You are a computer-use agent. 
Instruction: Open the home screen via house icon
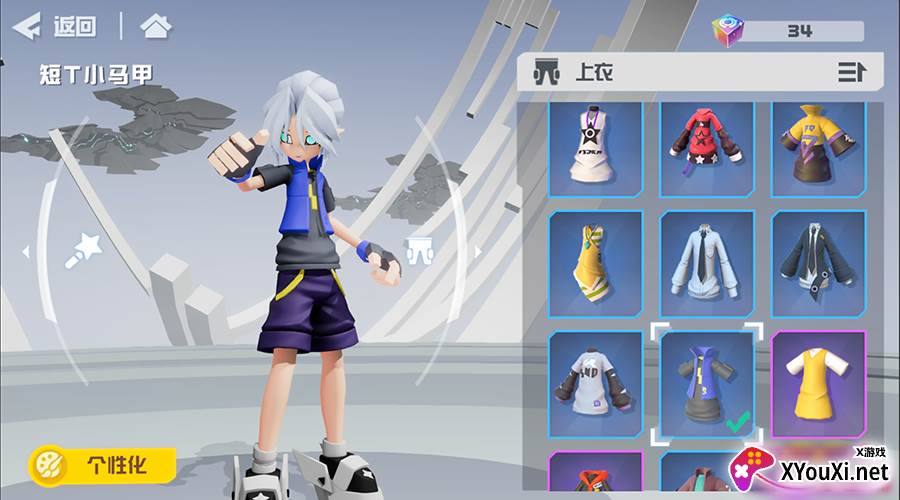point(155,26)
